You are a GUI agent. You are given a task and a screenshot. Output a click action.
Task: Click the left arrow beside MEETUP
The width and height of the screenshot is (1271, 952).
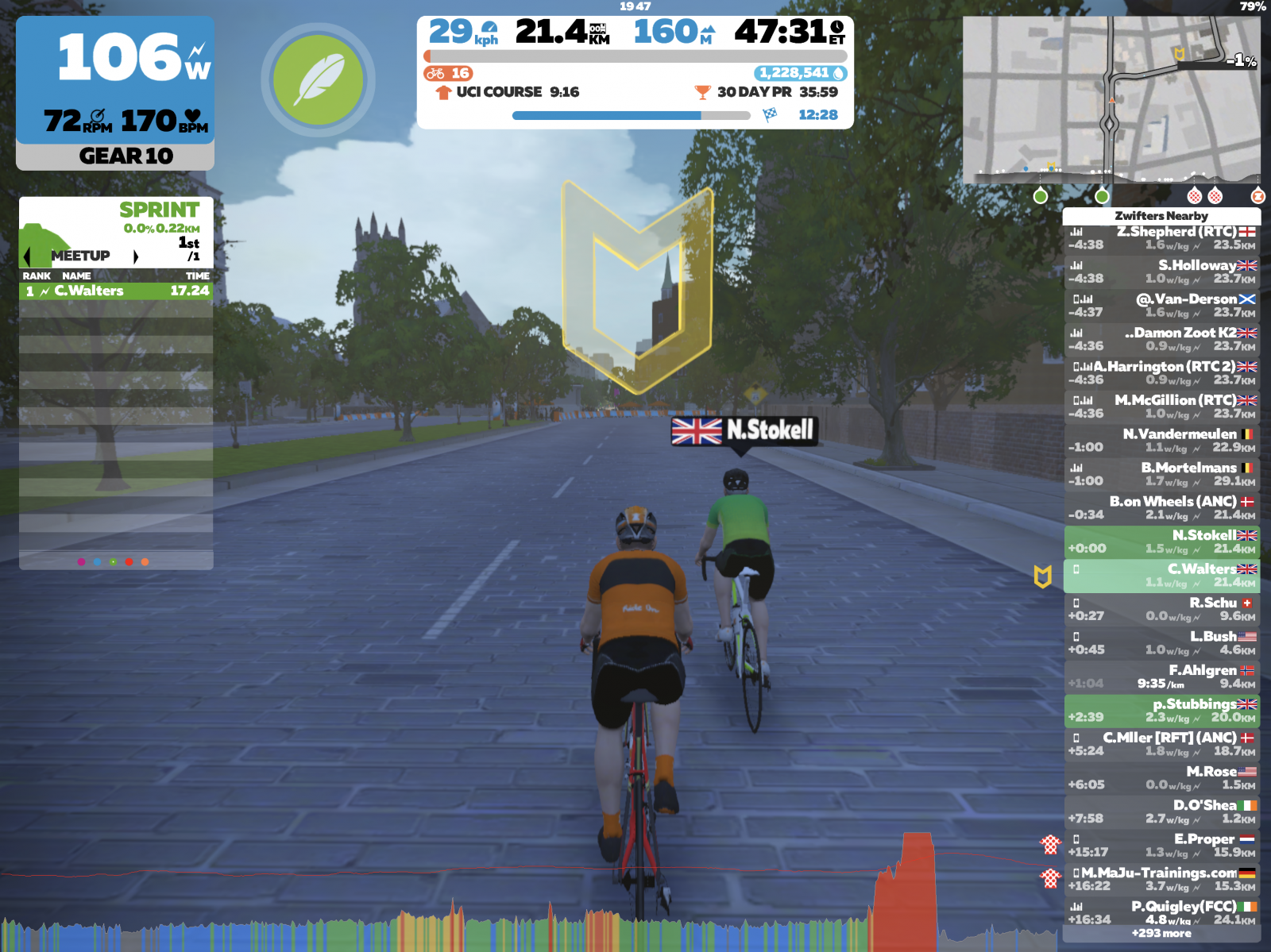pos(28,256)
